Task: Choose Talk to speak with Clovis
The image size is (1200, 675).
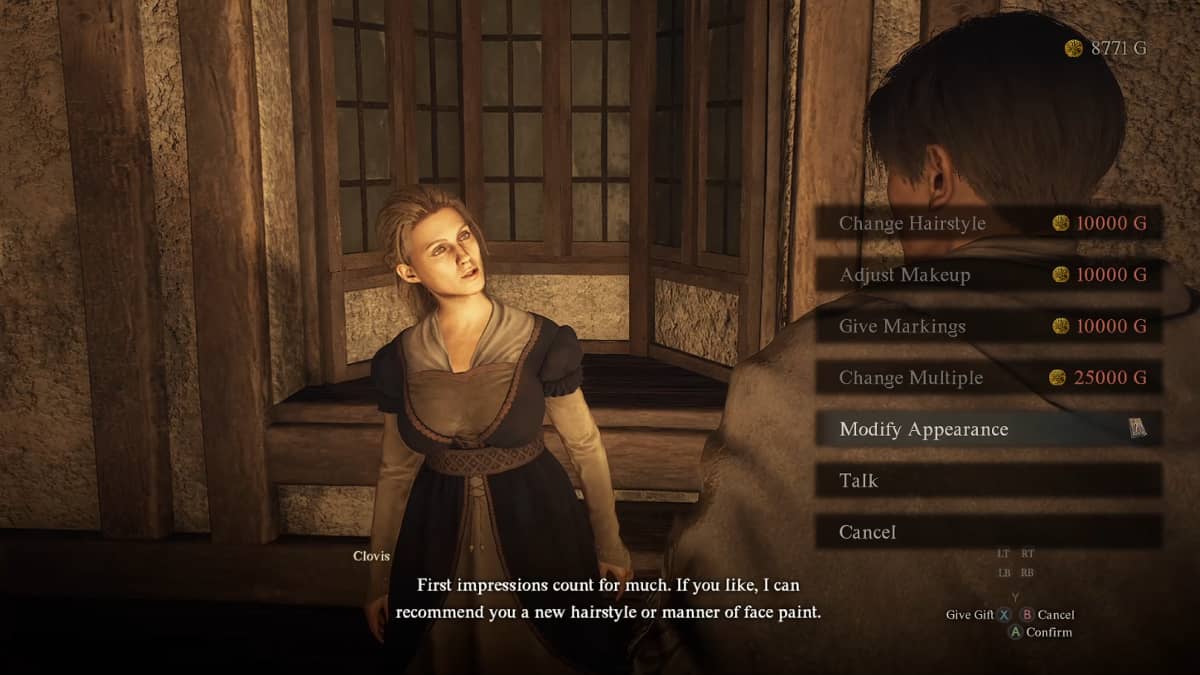Action: [988, 481]
